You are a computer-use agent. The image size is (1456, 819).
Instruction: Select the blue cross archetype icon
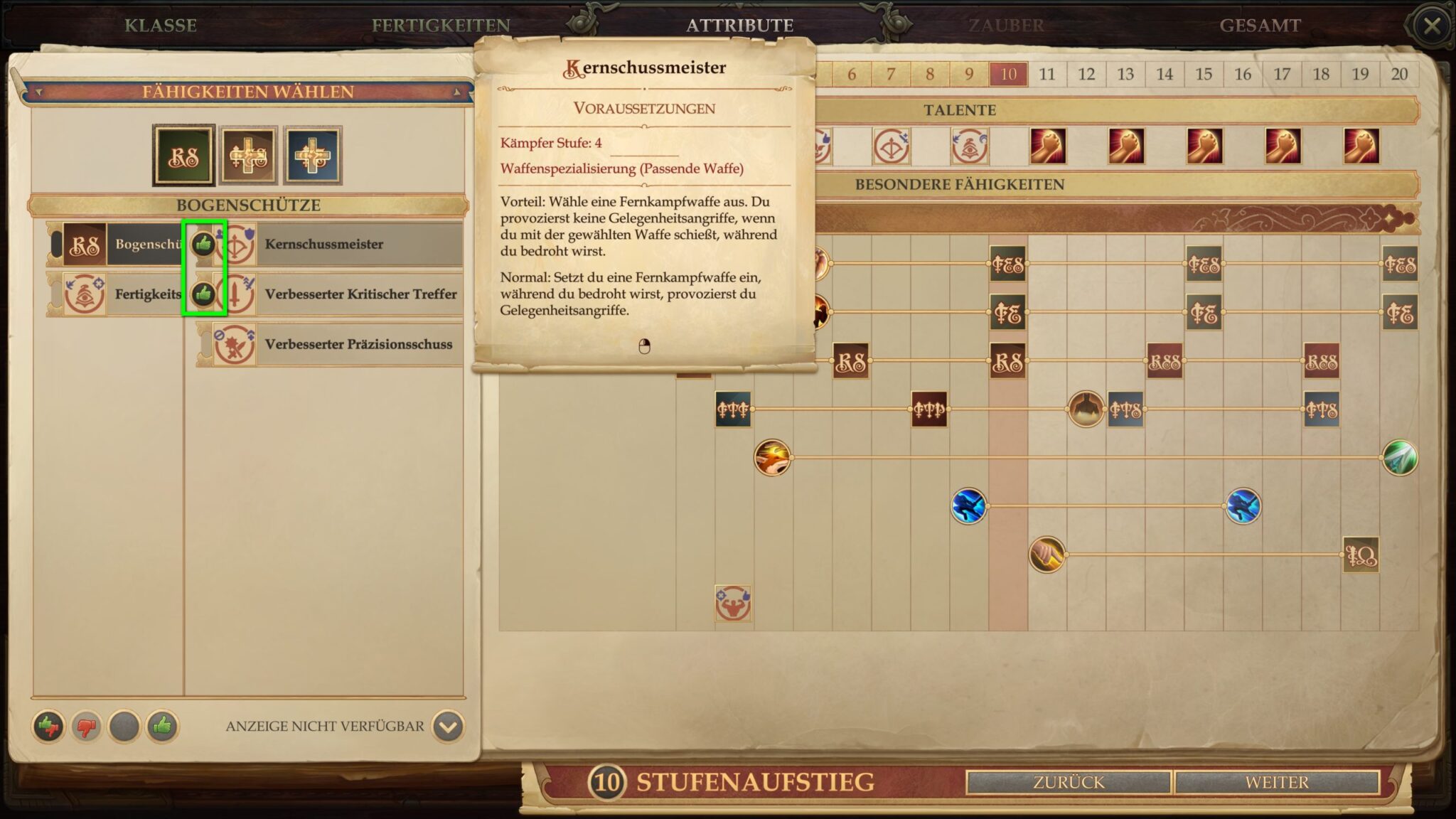coord(313,153)
